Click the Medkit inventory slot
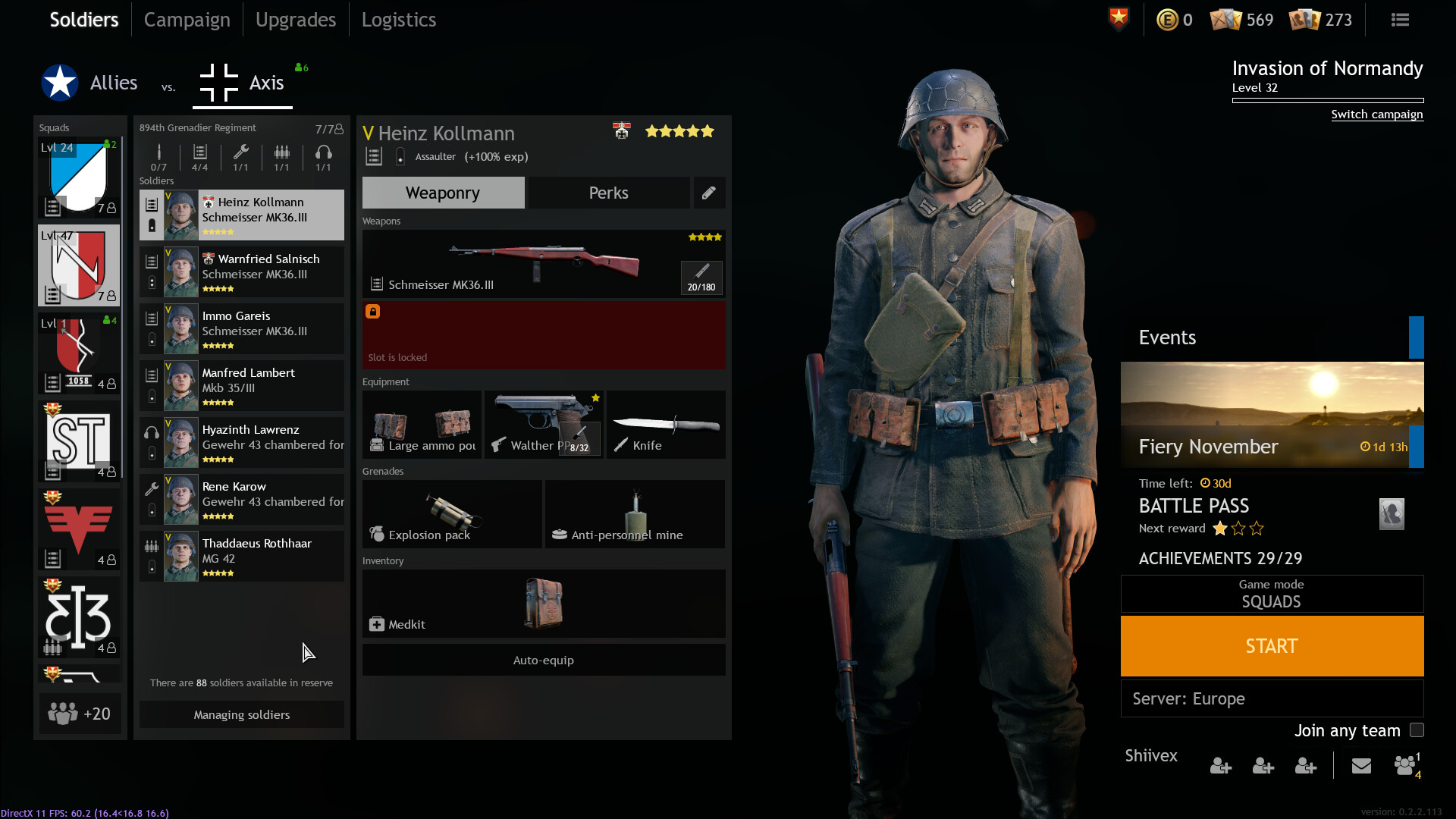1456x819 pixels. (x=543, y=604)
